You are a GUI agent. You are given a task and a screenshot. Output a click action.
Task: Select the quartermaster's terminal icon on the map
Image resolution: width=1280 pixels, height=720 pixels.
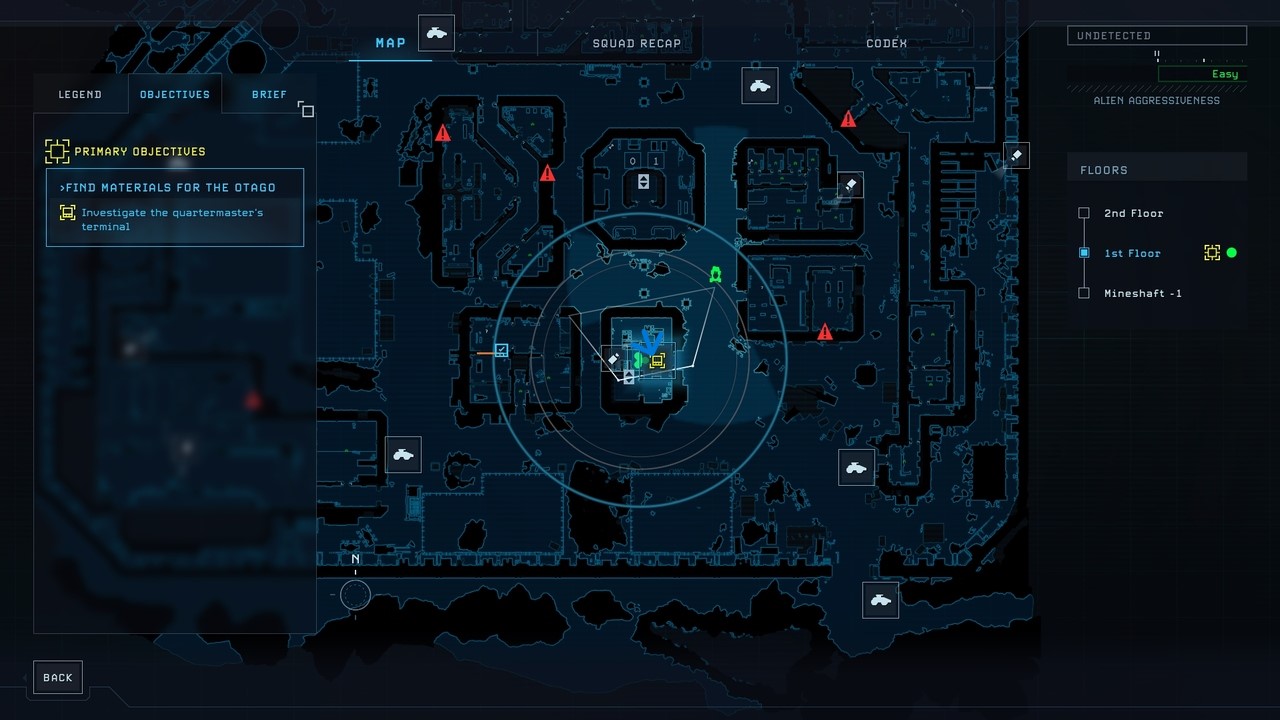coord(657,361)
